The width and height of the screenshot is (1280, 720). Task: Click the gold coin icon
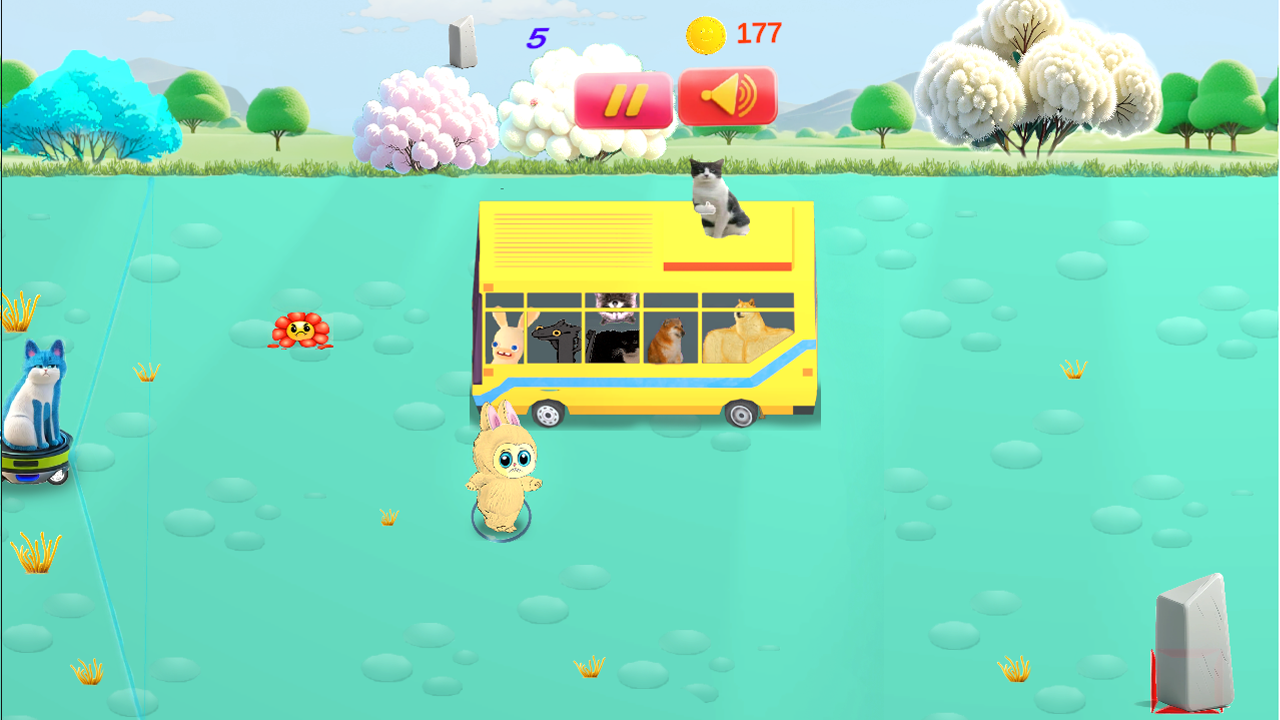706,33
